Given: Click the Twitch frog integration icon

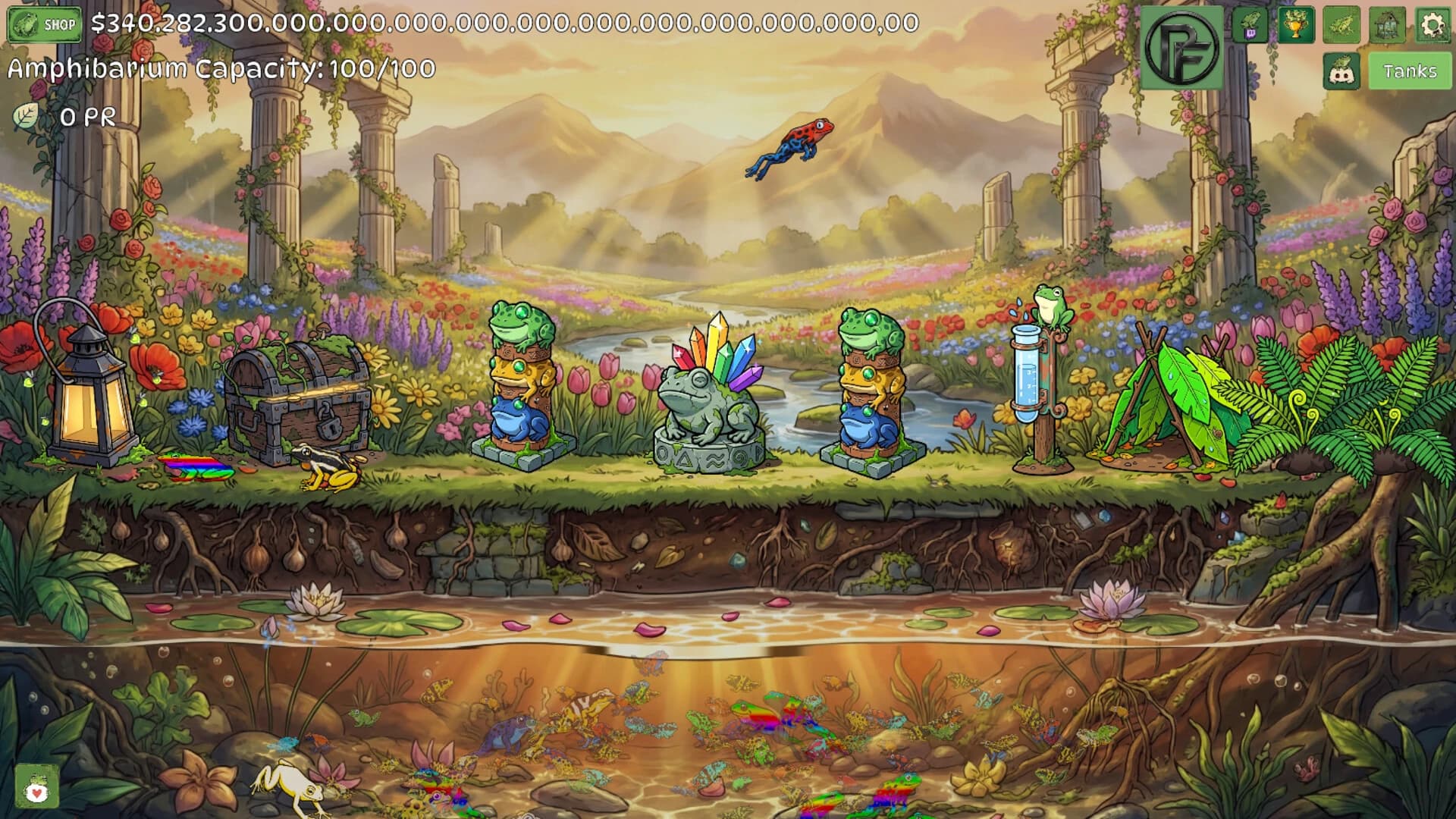Looking at the screenshot, I should [1250, 25].
